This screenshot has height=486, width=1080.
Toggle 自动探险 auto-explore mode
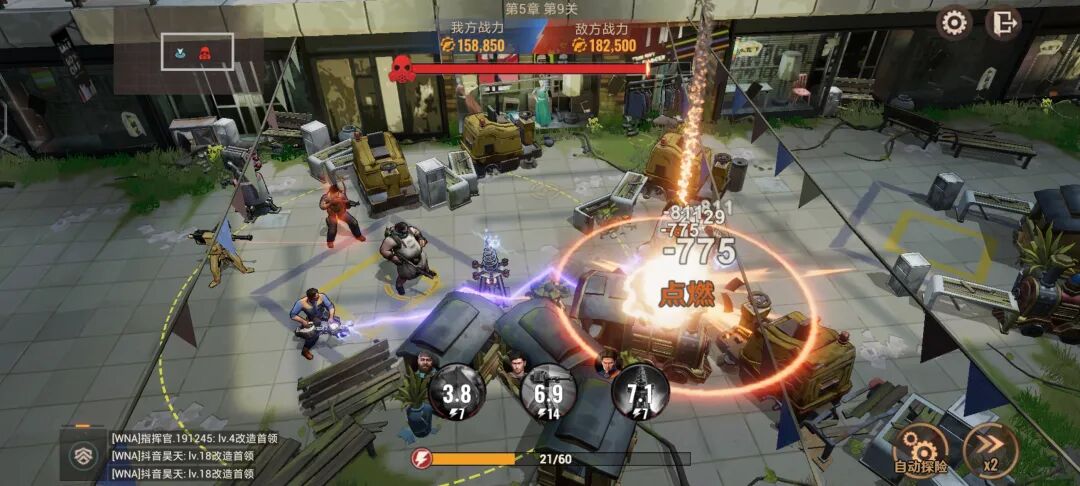pos(920,449)
